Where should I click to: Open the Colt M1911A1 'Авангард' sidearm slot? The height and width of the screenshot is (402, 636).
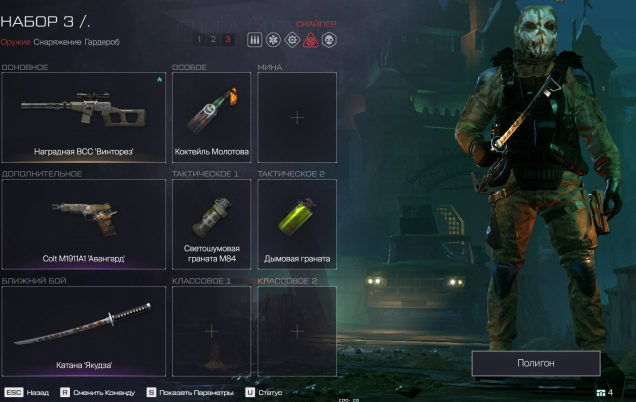(x=84, y=225)
